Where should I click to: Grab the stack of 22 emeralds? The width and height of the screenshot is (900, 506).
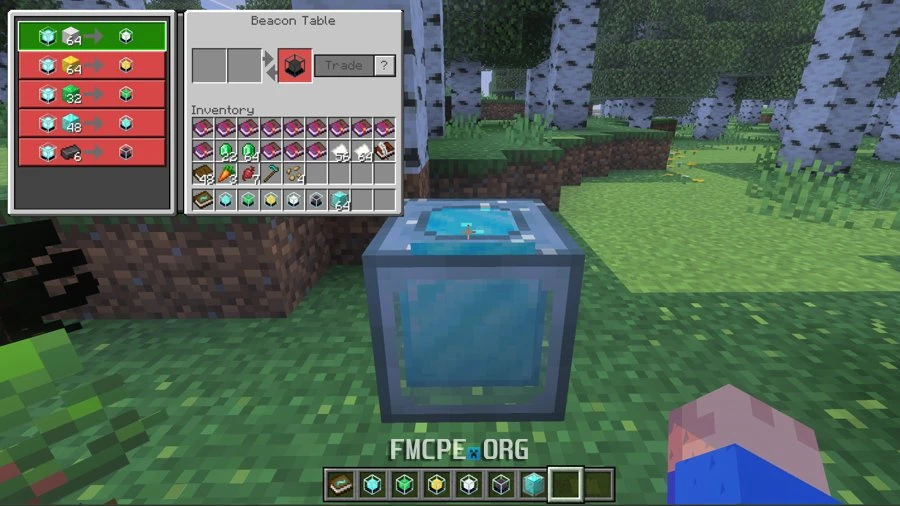tap(225, 151)
